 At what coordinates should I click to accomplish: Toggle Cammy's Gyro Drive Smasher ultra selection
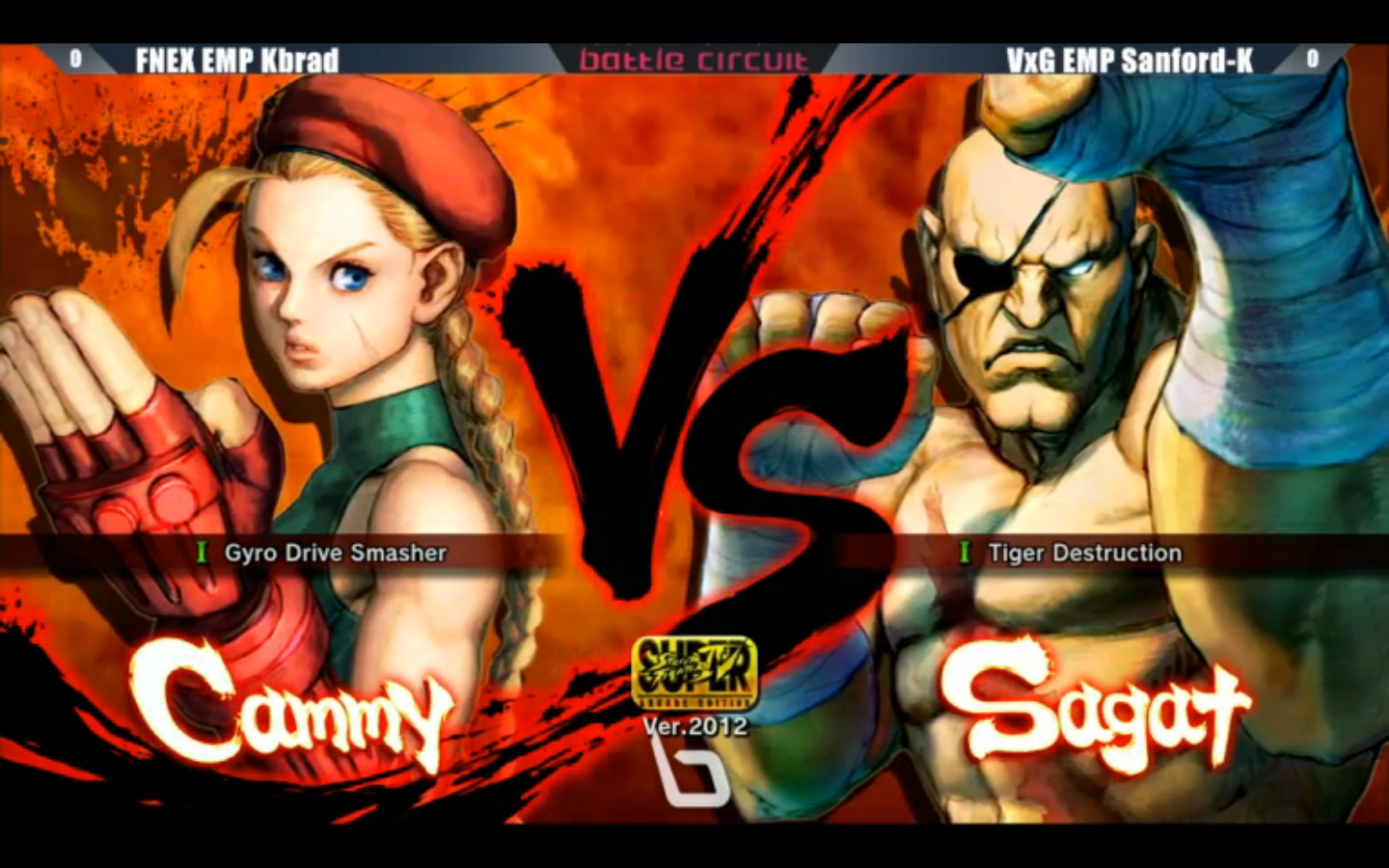[336, 554]
